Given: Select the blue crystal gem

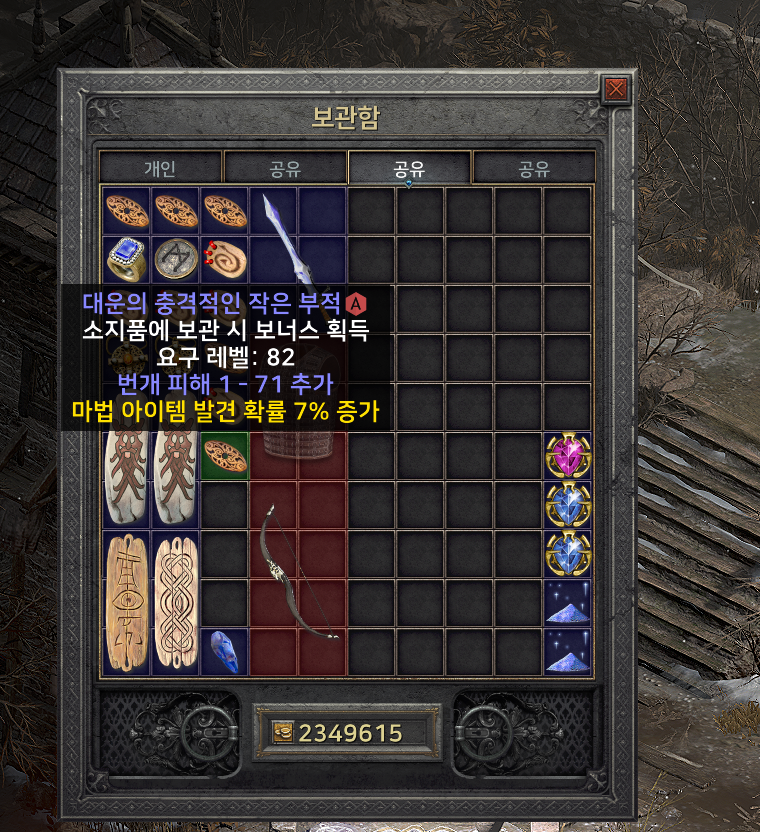Looking at the screenshot, I should click(x=224, y=650).
